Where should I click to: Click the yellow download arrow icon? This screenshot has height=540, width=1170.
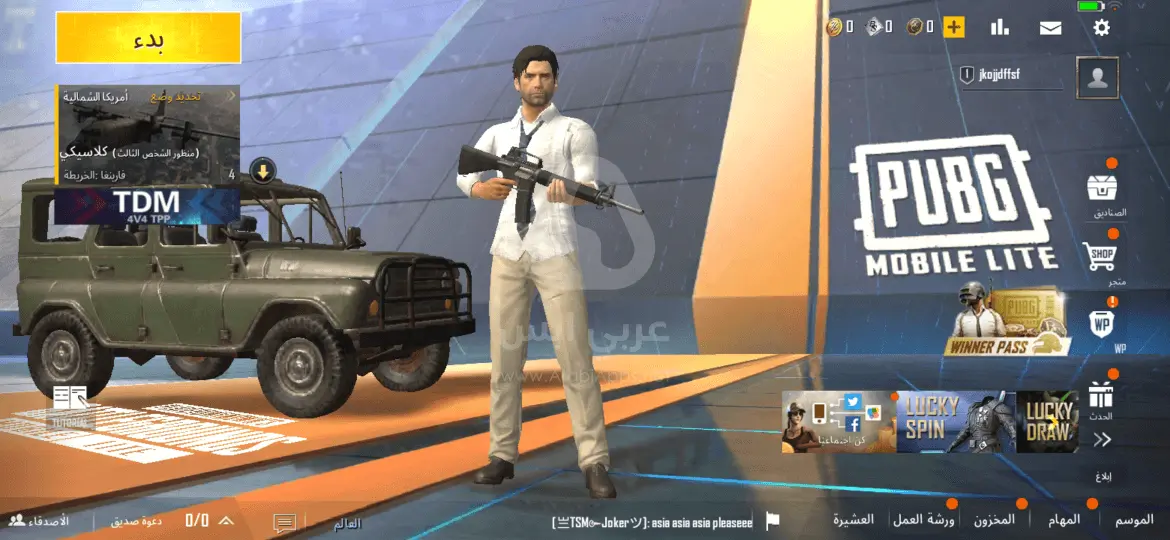262,170
